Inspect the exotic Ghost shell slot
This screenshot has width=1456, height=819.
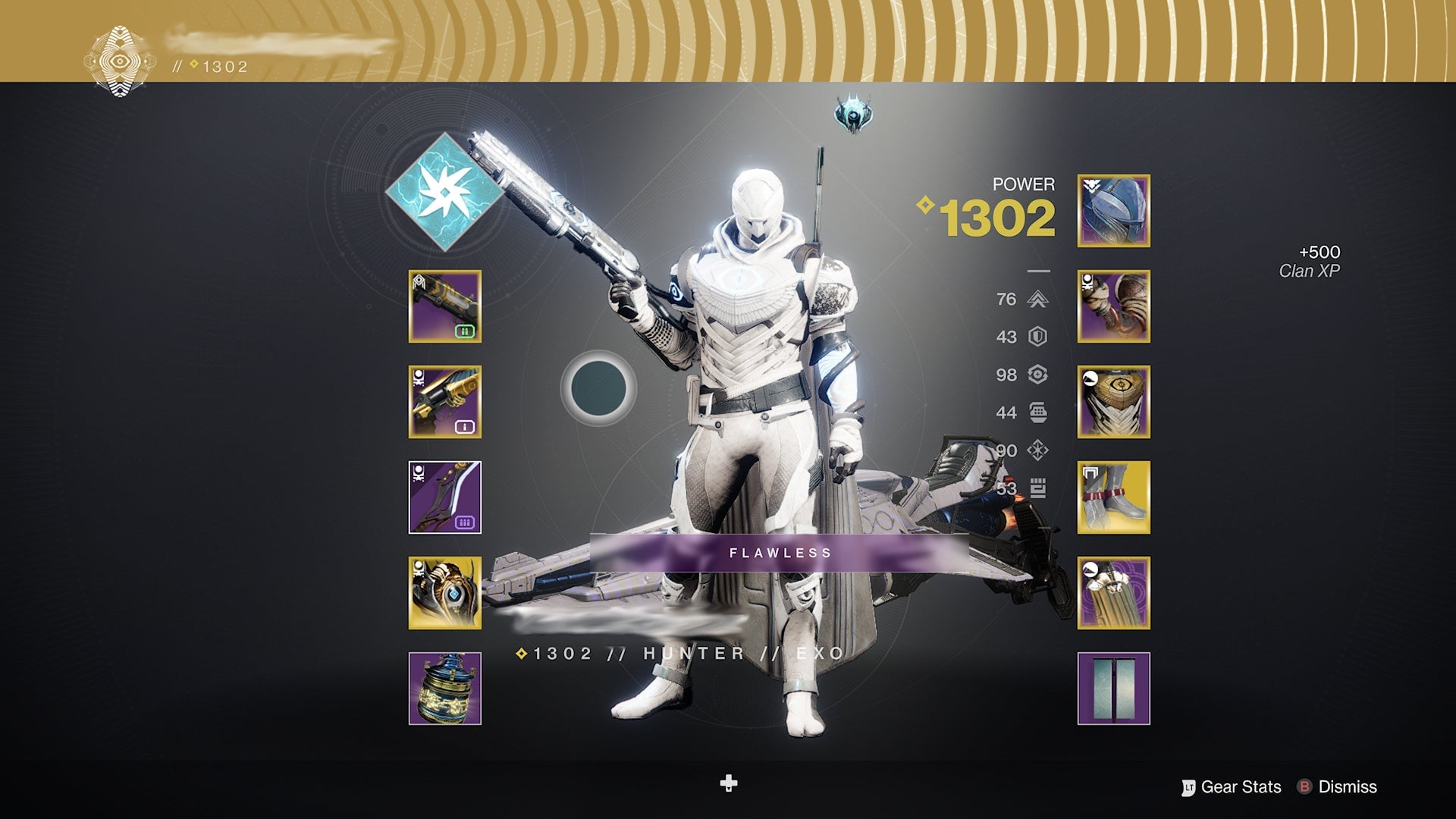tap(445, 593)
